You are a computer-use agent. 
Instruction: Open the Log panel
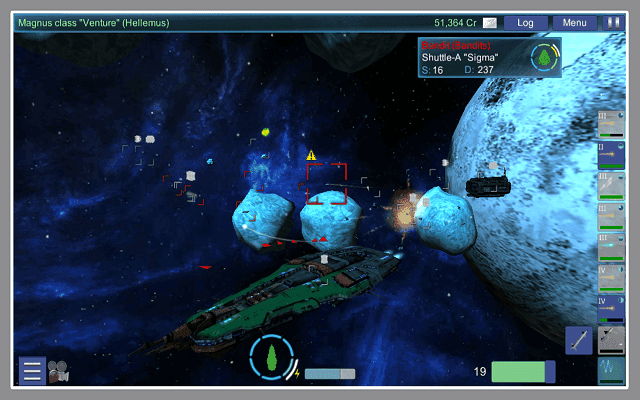pos(524,22)
